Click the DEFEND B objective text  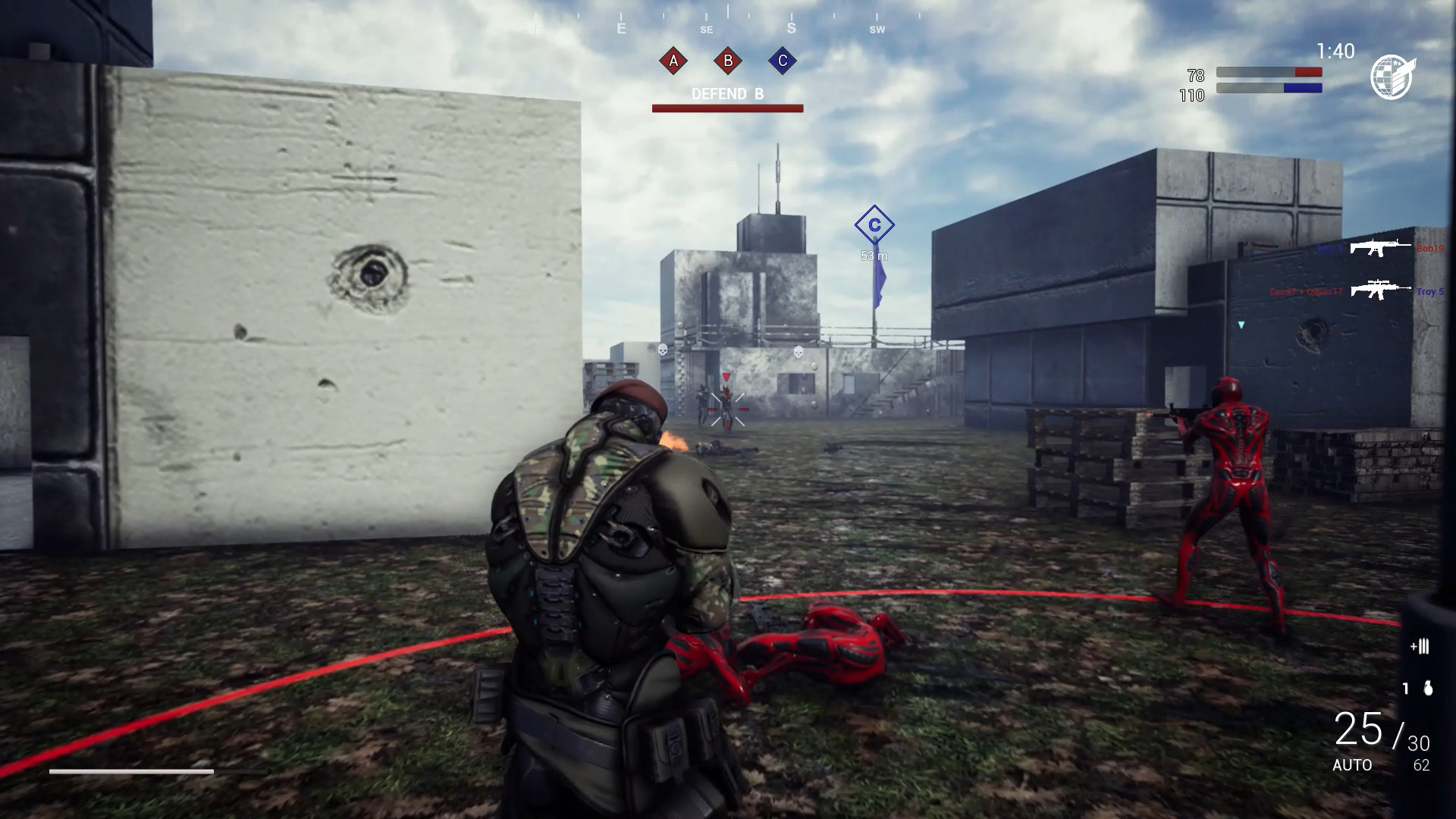click(x=726, y=95)
